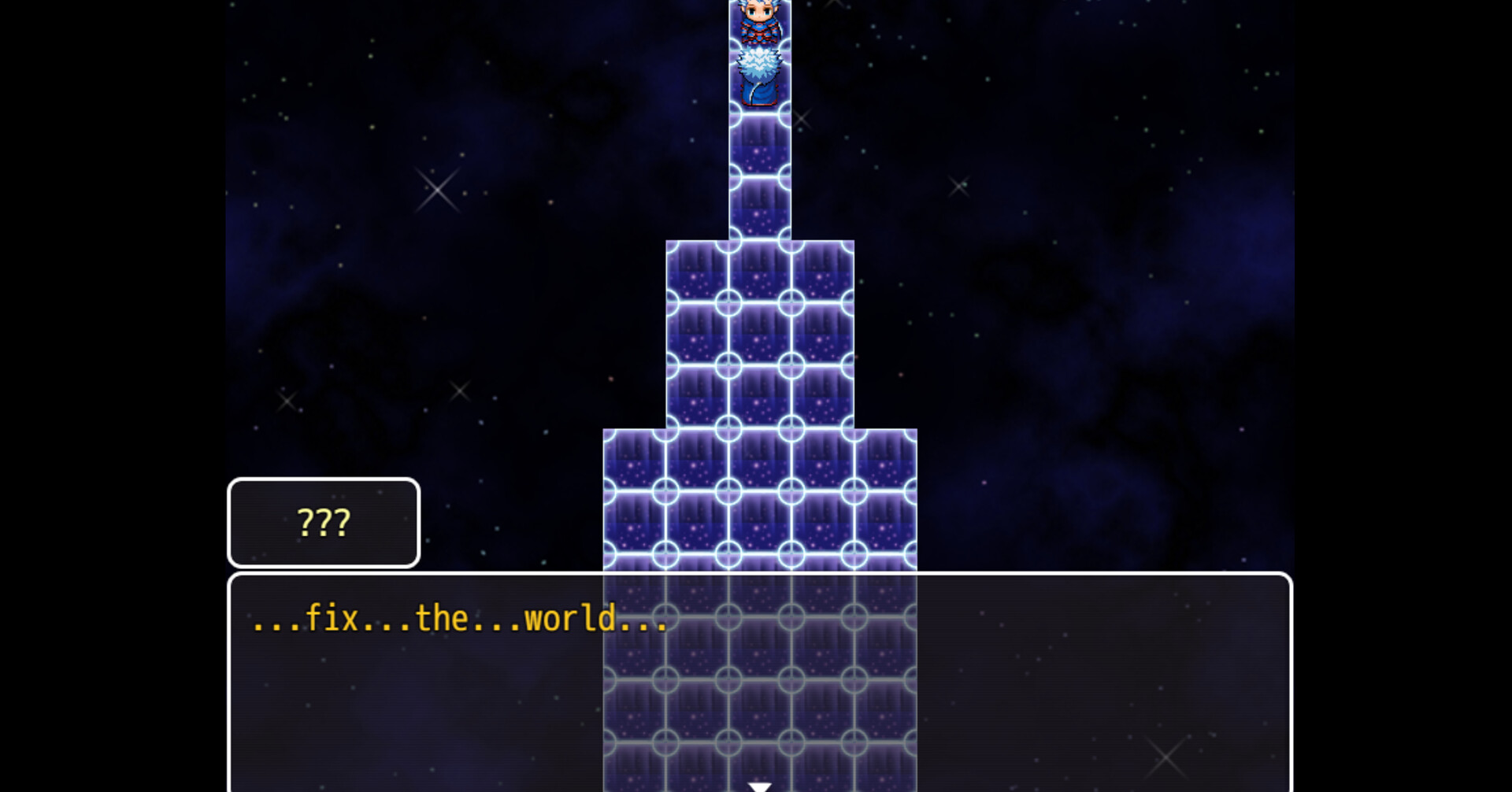
Task: Click the ??? speaker name box
Action: click(x=323, y=523)
